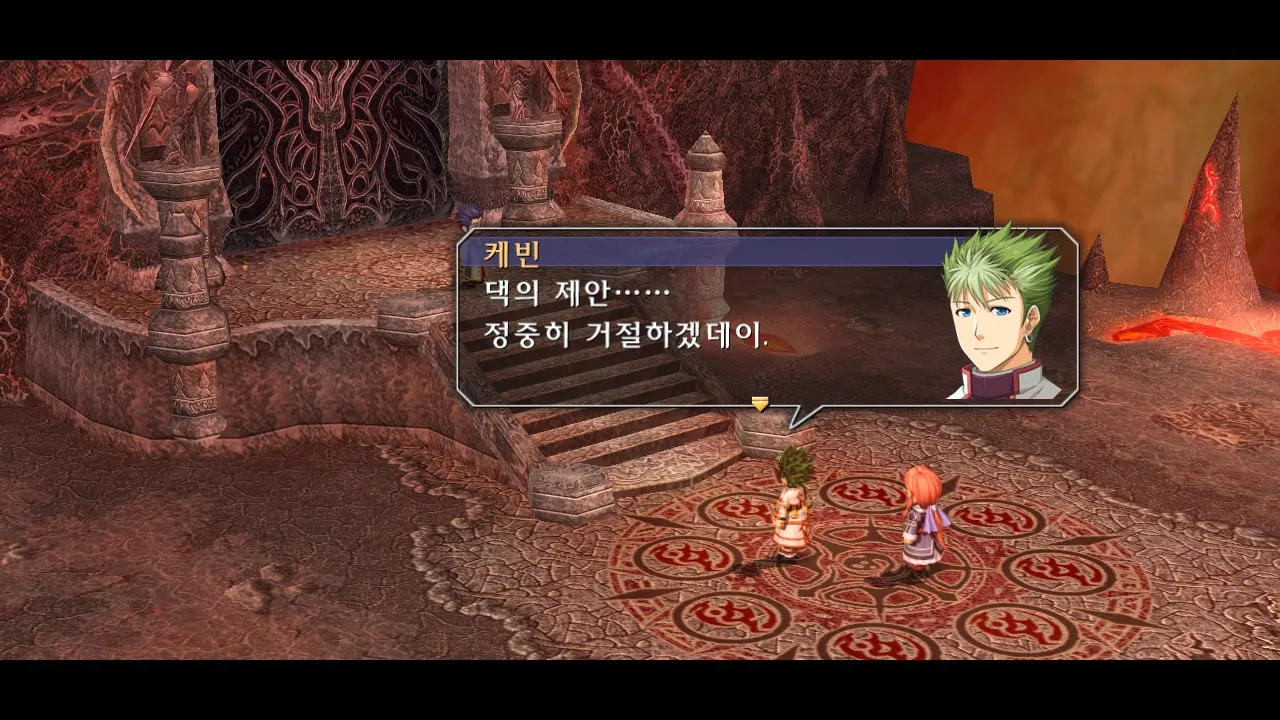The width and height of the screenshot is (1280, 720).
Task: Click the yellow dialogue advance arrow
Action: point(760,403)
